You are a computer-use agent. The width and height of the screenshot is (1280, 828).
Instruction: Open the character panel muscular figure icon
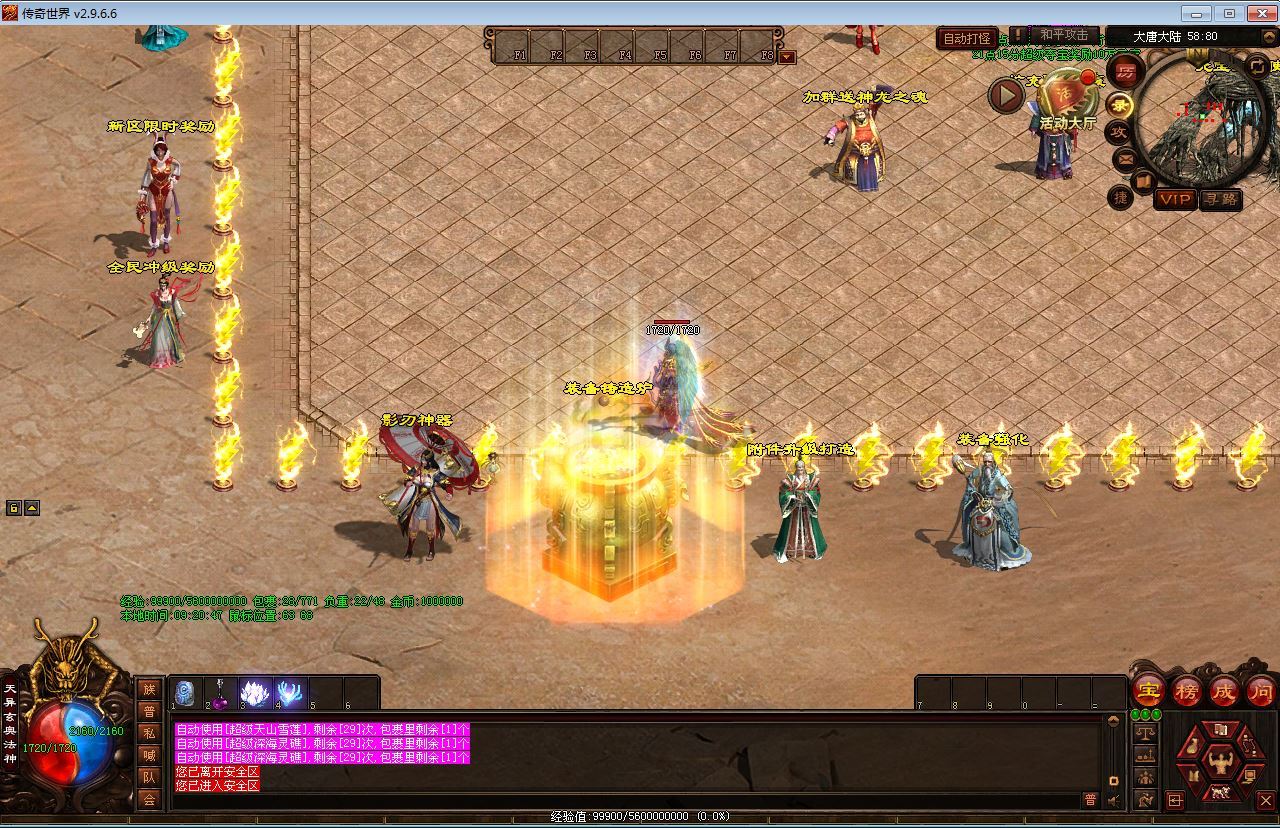click(1219, 764)
